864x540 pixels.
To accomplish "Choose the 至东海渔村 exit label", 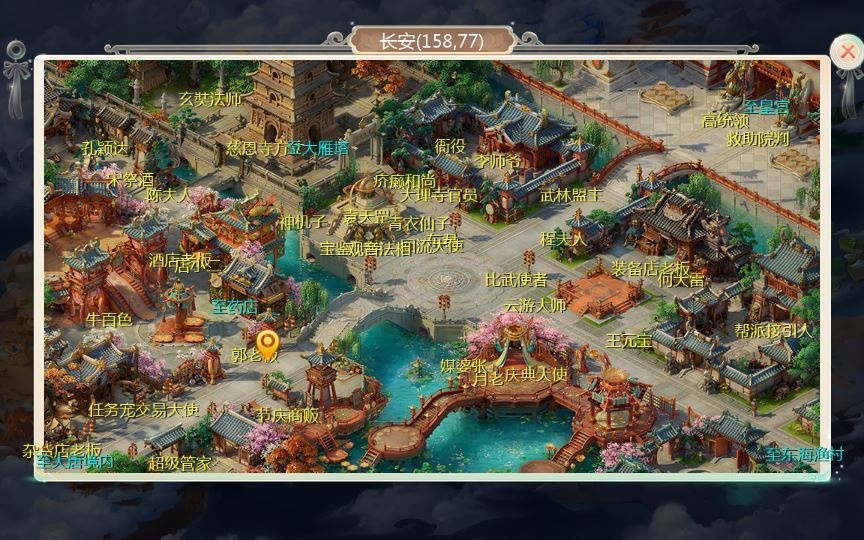I will (806, 454).
